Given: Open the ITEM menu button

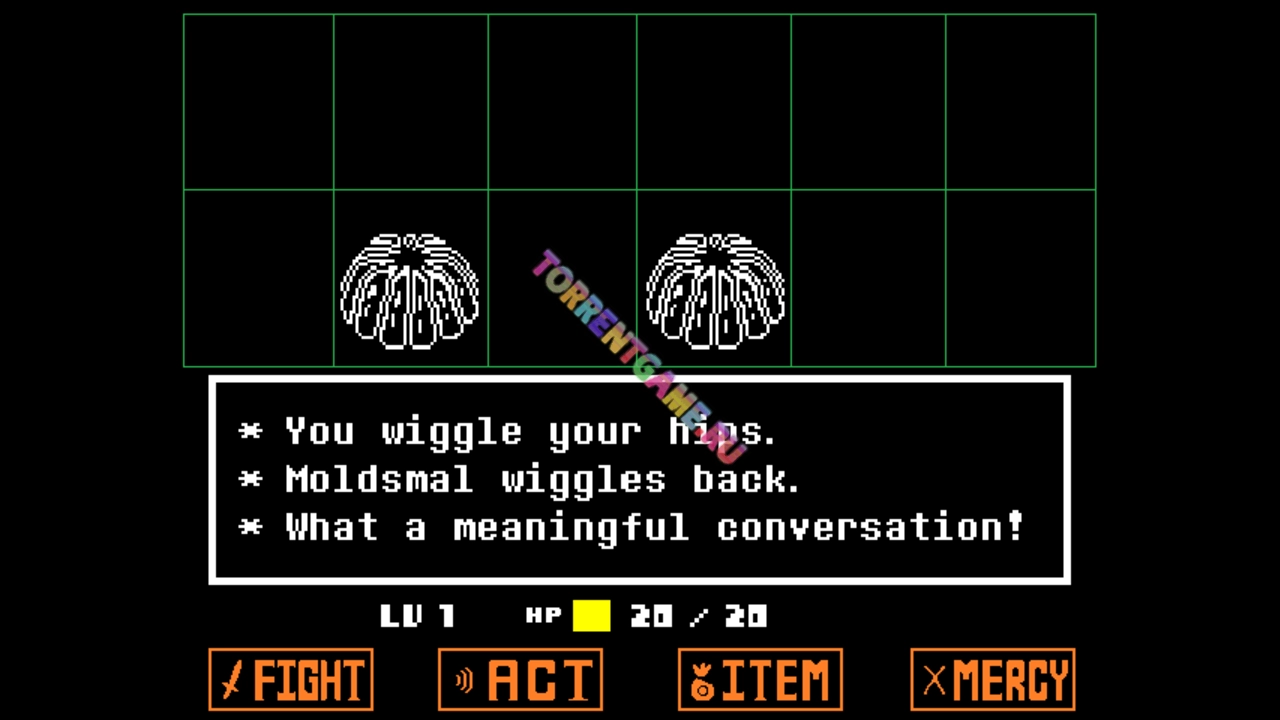Looking at the screenshot, I should [x=760, y=680].
